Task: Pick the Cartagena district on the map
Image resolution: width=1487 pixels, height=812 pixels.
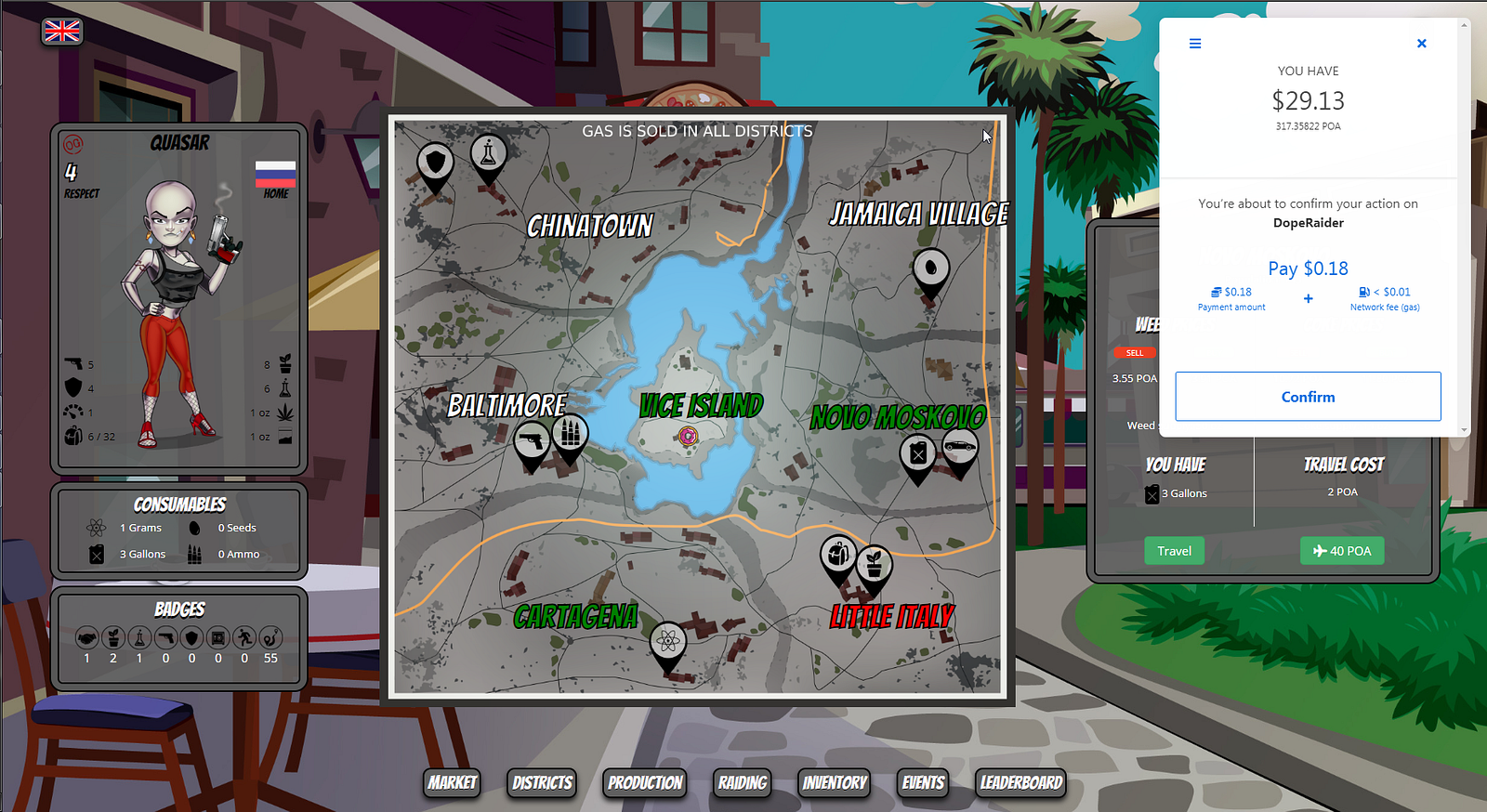Action: point(575,616)
